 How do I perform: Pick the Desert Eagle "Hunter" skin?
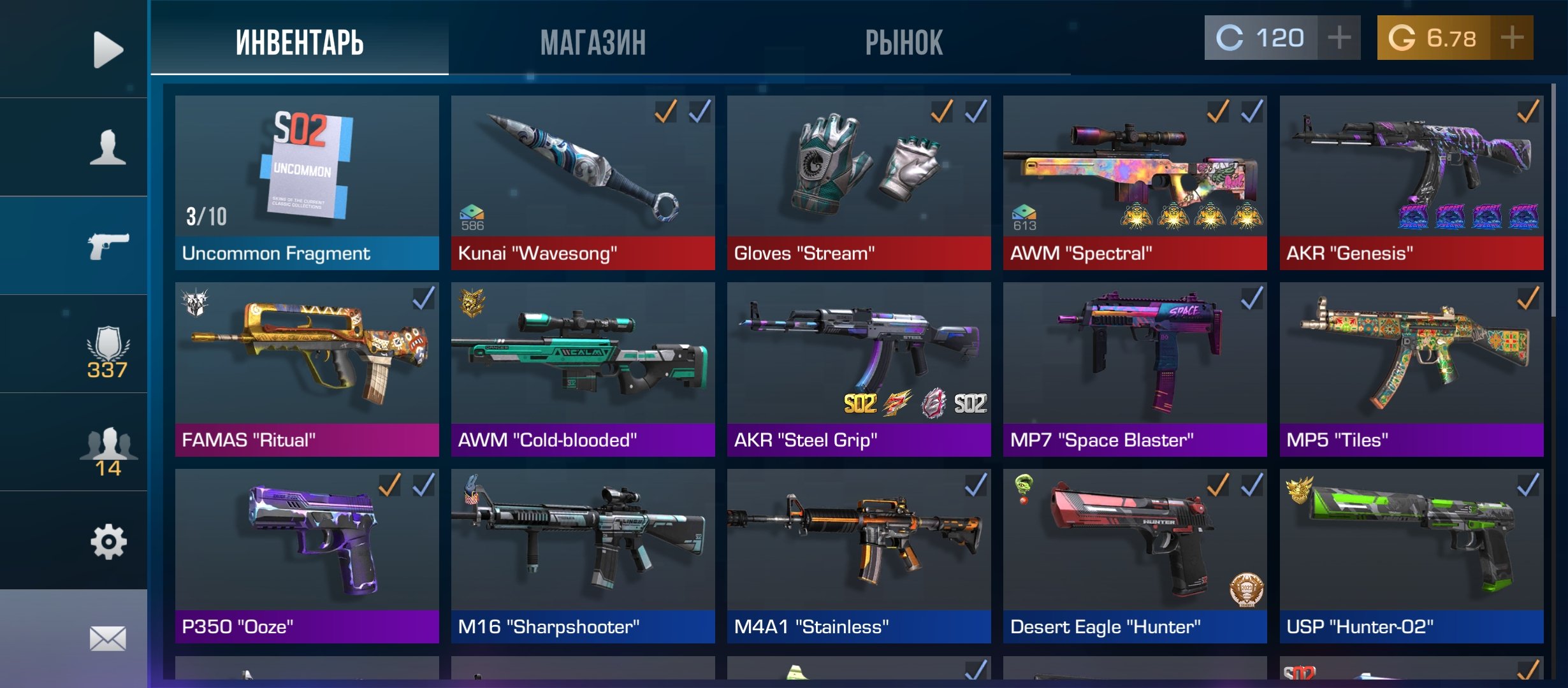[1135, 555]
